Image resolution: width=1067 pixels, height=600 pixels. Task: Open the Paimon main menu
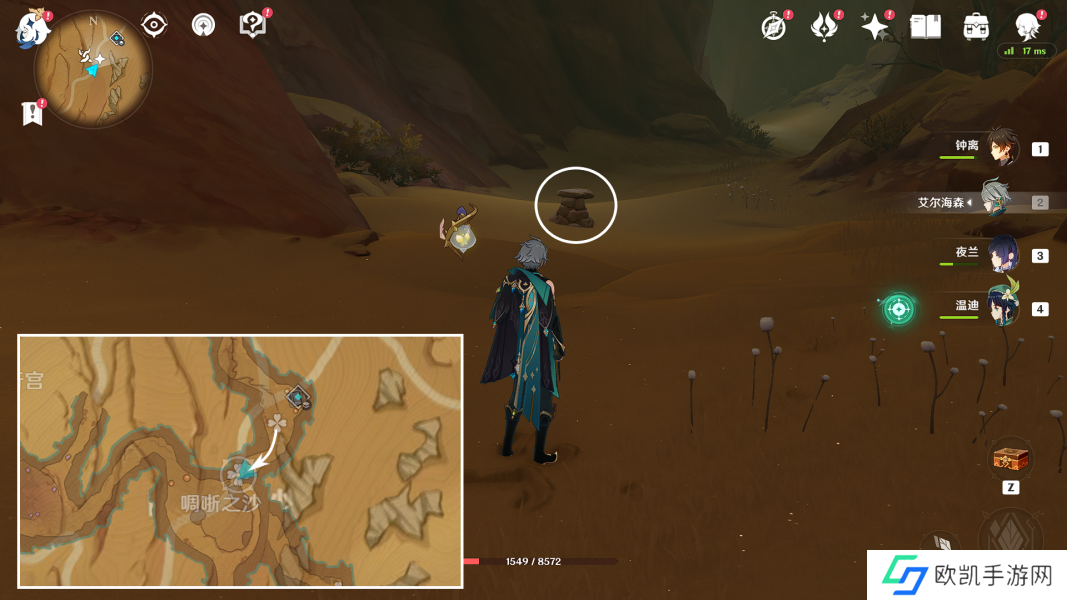tap(32, 28)
